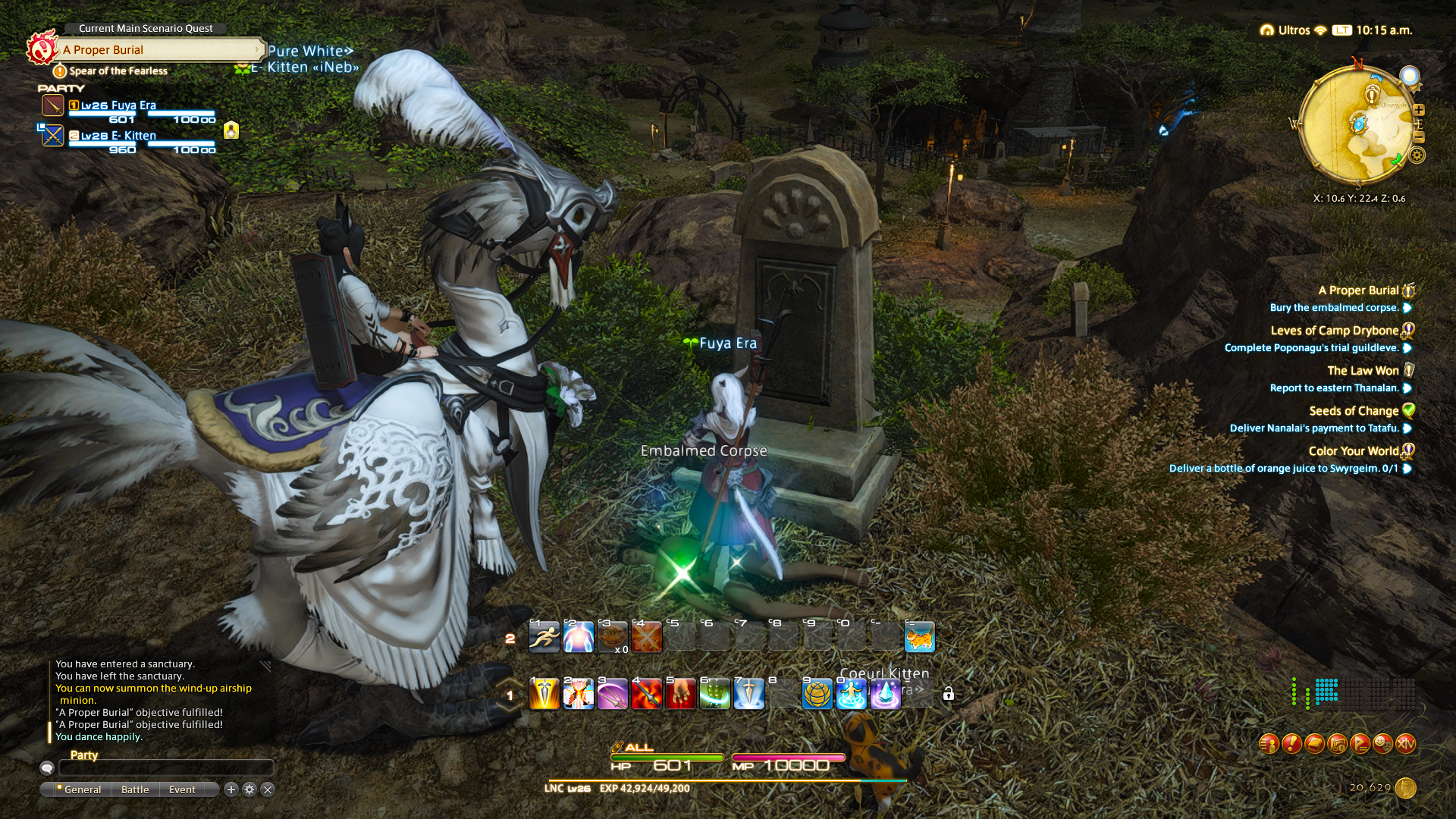
Task: Switch to the Event chat tab
Action: (x=182, y=789)
